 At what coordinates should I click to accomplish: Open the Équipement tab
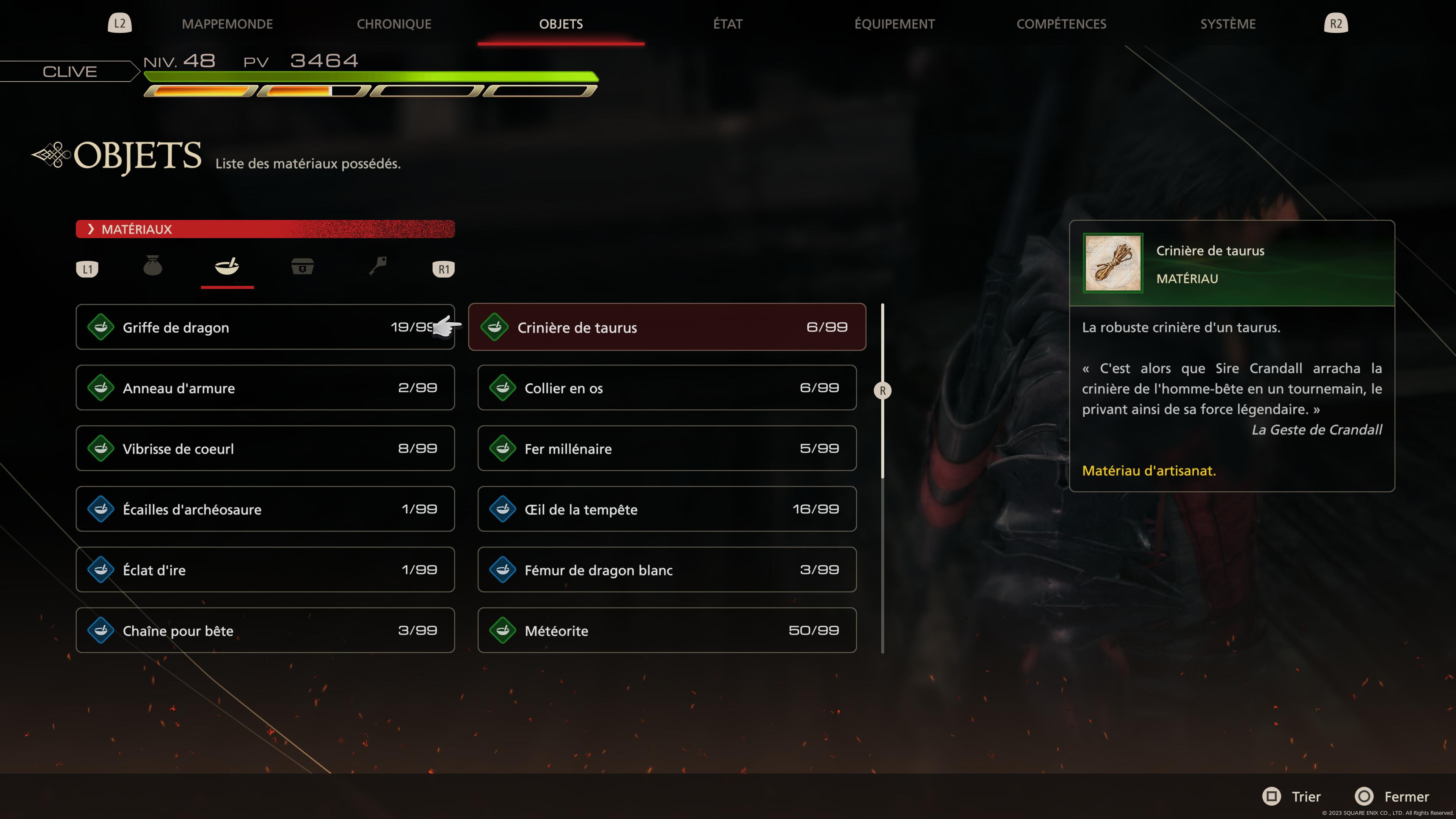(894, 24)
